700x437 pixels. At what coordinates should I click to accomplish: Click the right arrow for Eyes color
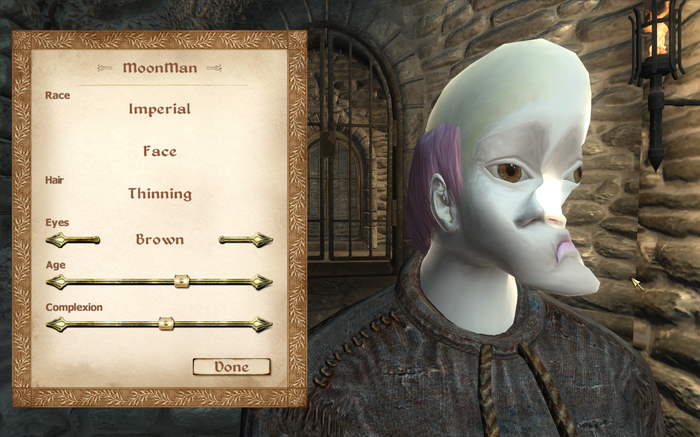point(260,240)
